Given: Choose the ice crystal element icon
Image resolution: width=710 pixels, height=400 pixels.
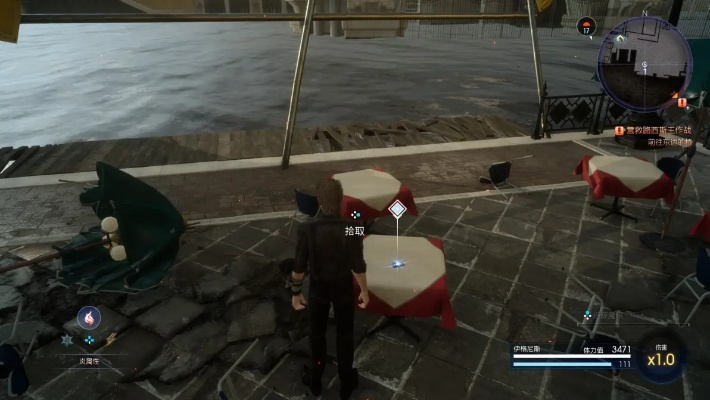Looking at the screenshot, I should click(x=67, y=340).
